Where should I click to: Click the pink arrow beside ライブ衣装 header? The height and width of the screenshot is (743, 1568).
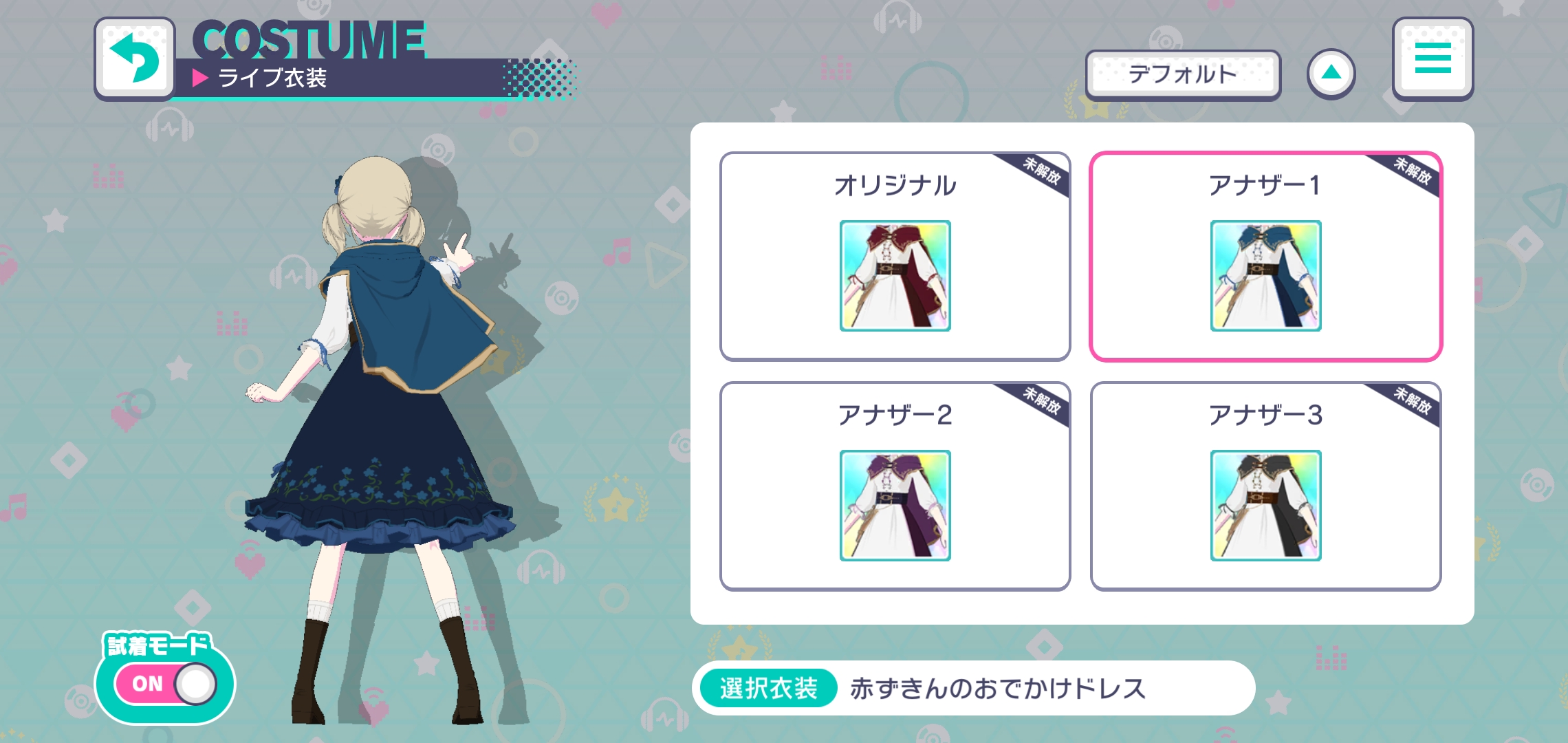(200, 78)
